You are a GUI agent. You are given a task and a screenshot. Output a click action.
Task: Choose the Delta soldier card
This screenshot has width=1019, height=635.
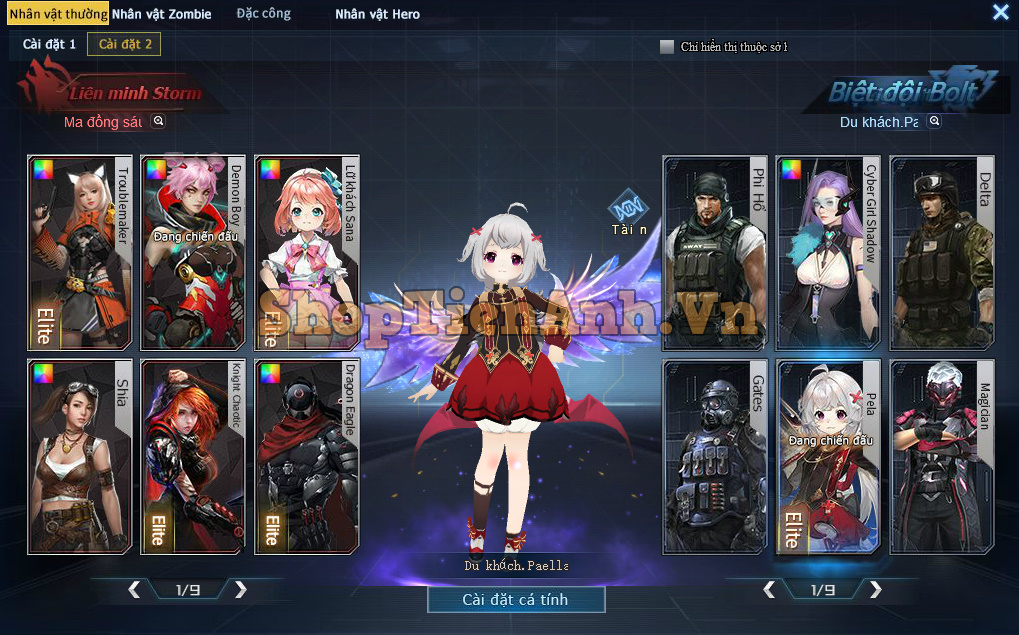tap(942, 251)
